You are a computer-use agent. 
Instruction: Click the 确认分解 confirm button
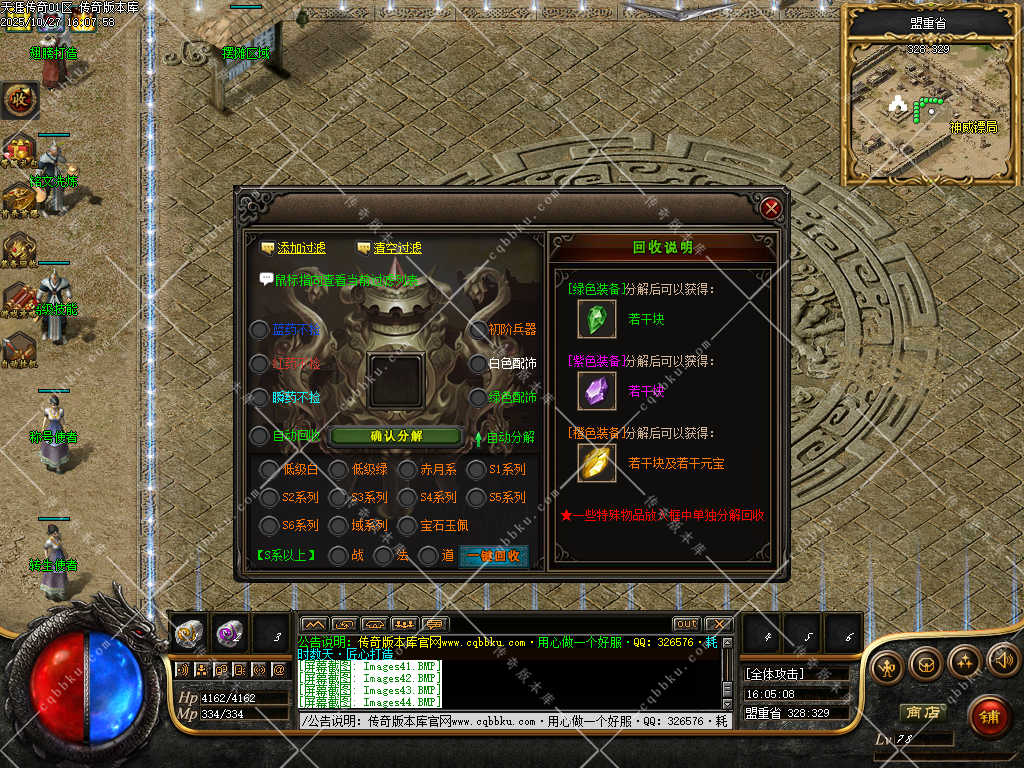(x=396, y=436)
